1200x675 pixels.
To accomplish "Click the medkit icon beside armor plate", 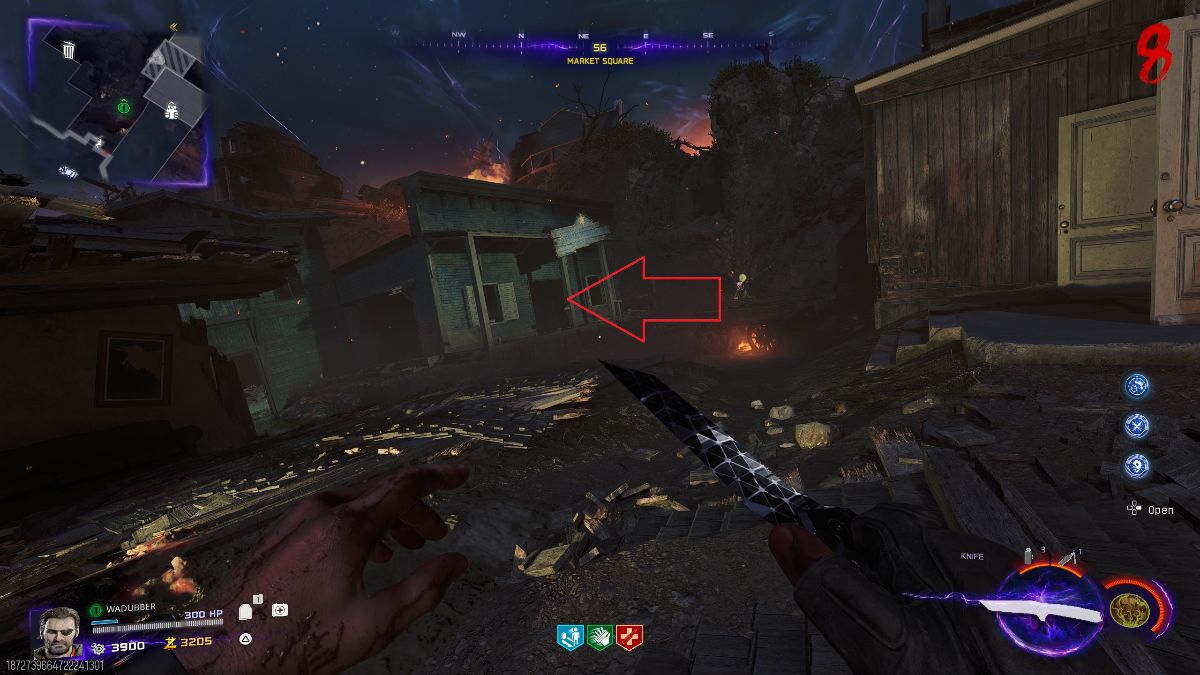I will (x=280, y=609).
